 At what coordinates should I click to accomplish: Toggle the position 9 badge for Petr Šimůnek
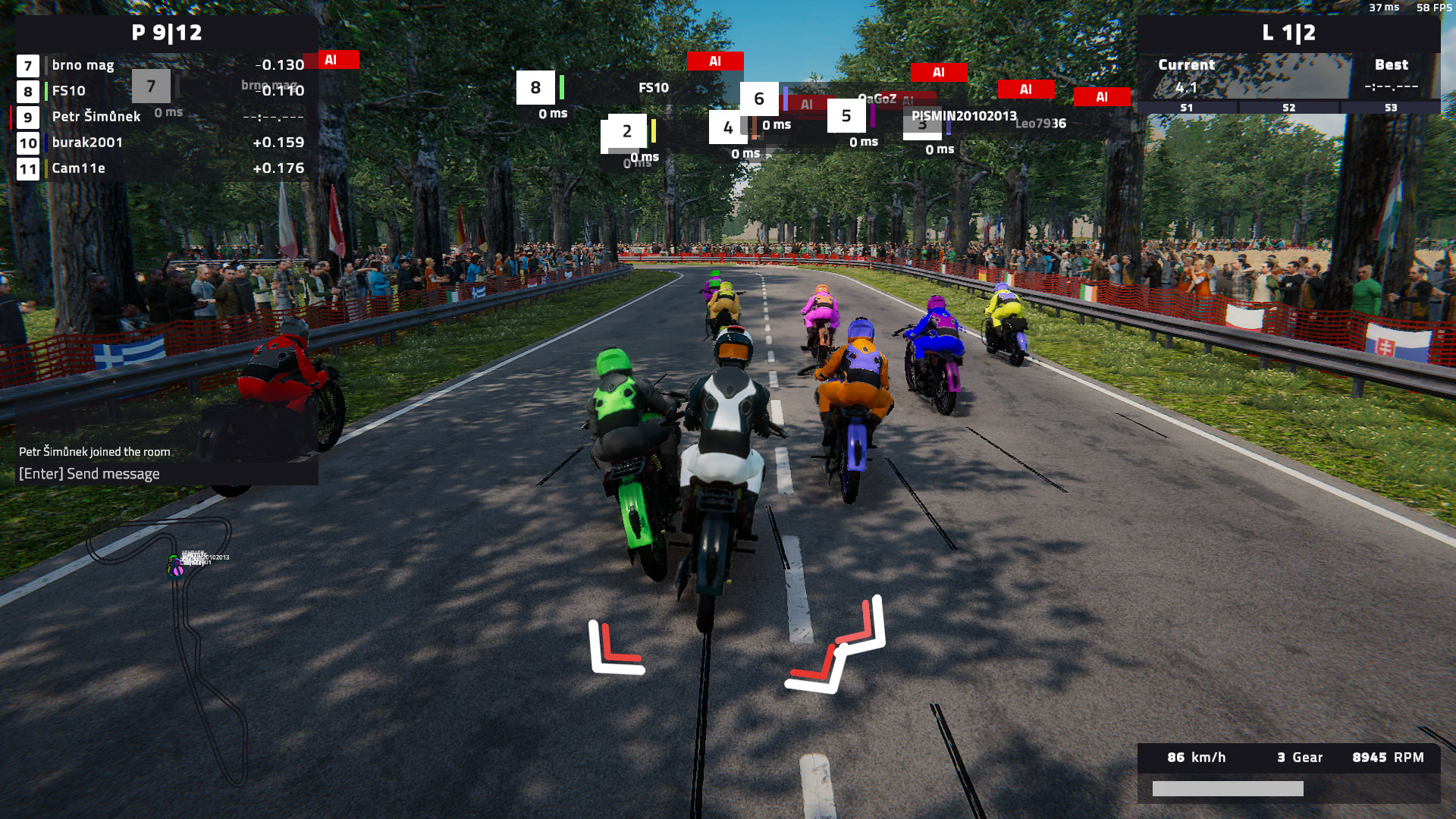(x=27, y=118)
